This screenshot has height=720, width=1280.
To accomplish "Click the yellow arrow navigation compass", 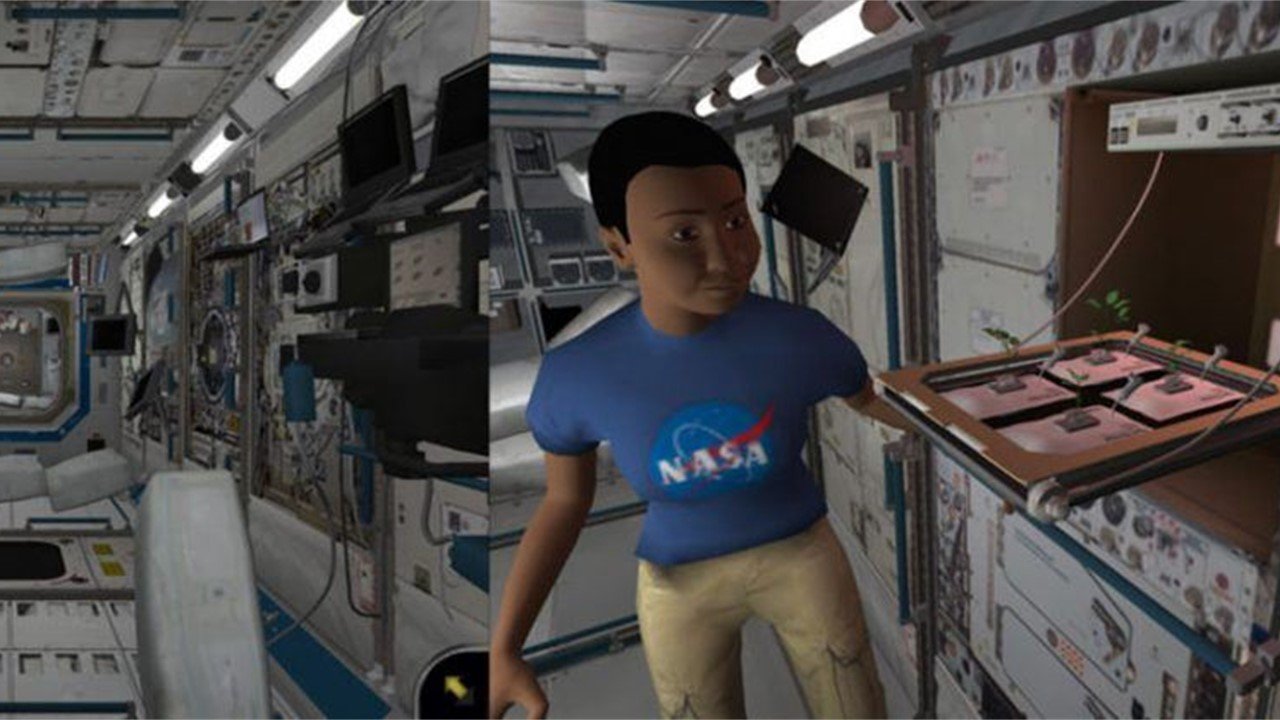I will 456,687.
